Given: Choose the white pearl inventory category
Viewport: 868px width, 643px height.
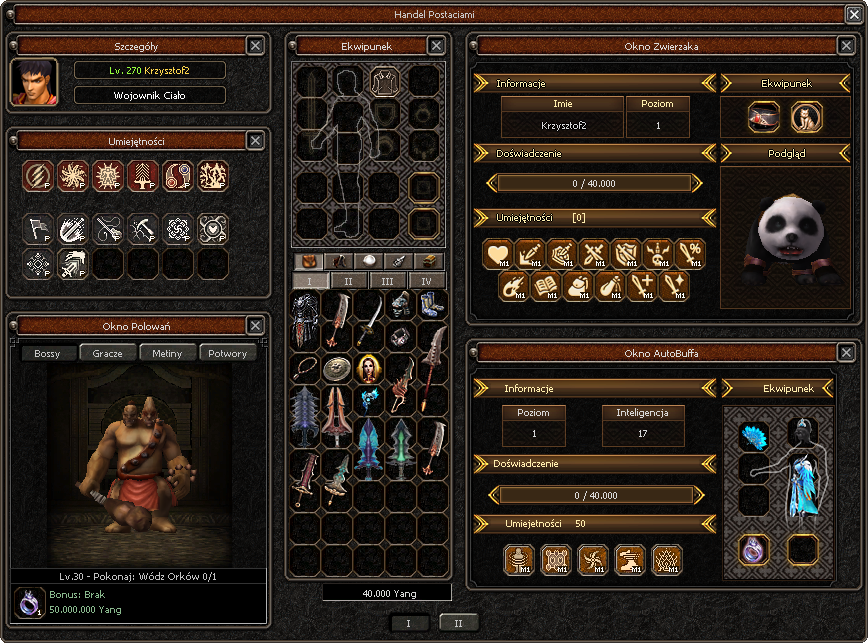Looking at the screenshot, I should (x=369, y=261).
